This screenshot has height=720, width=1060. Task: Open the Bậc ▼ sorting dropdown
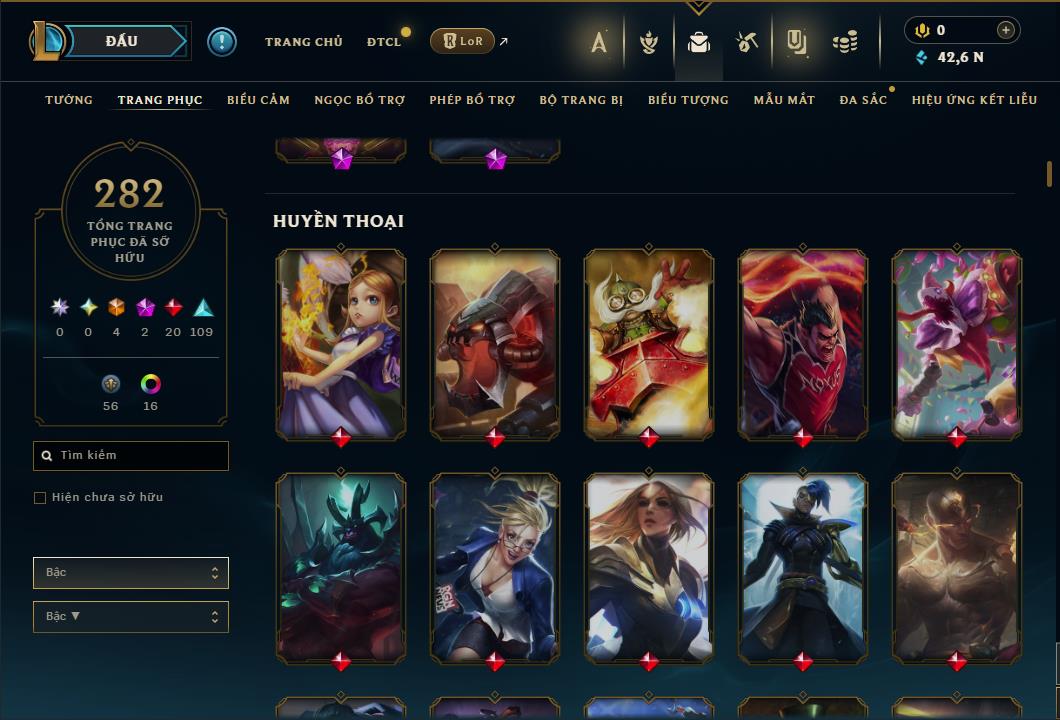131,617
